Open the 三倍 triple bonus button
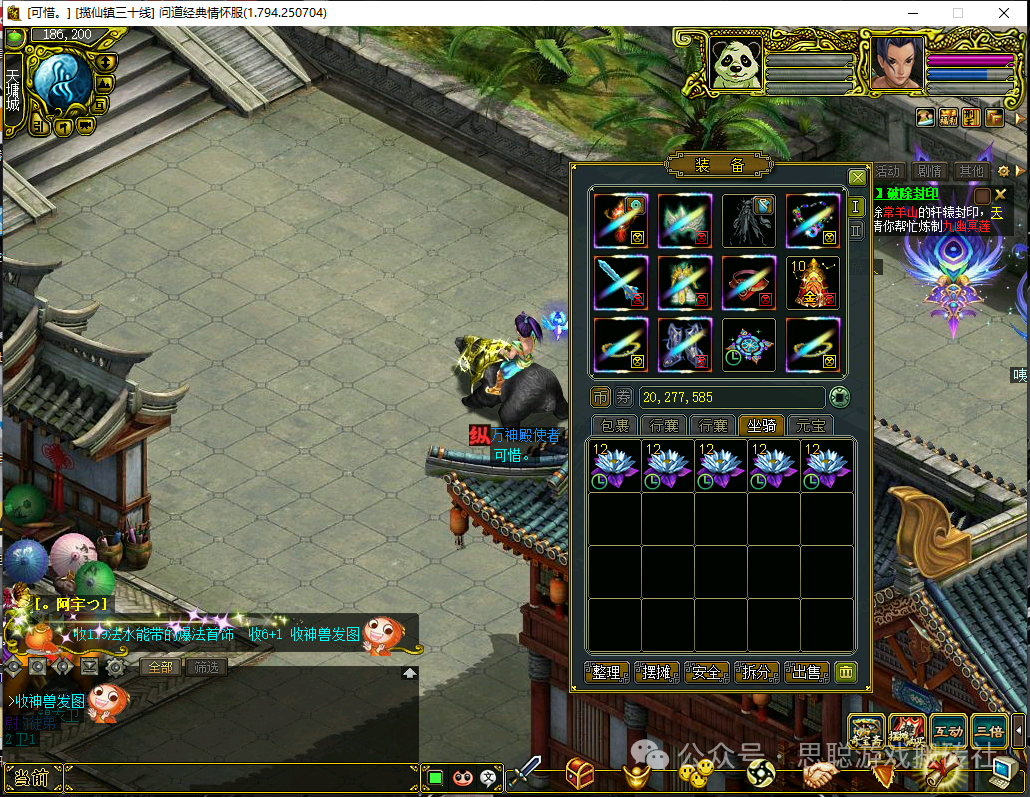 [989, 731]
